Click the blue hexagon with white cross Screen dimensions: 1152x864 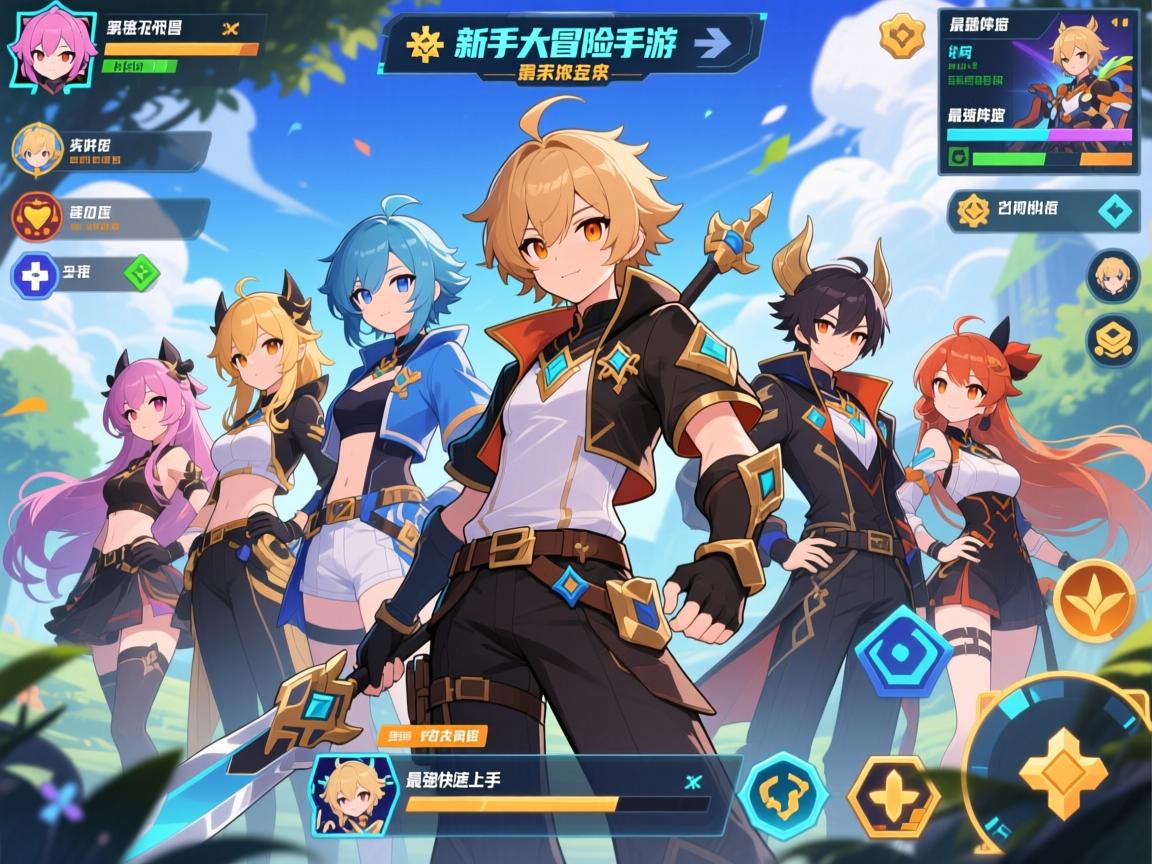(36, 274)
